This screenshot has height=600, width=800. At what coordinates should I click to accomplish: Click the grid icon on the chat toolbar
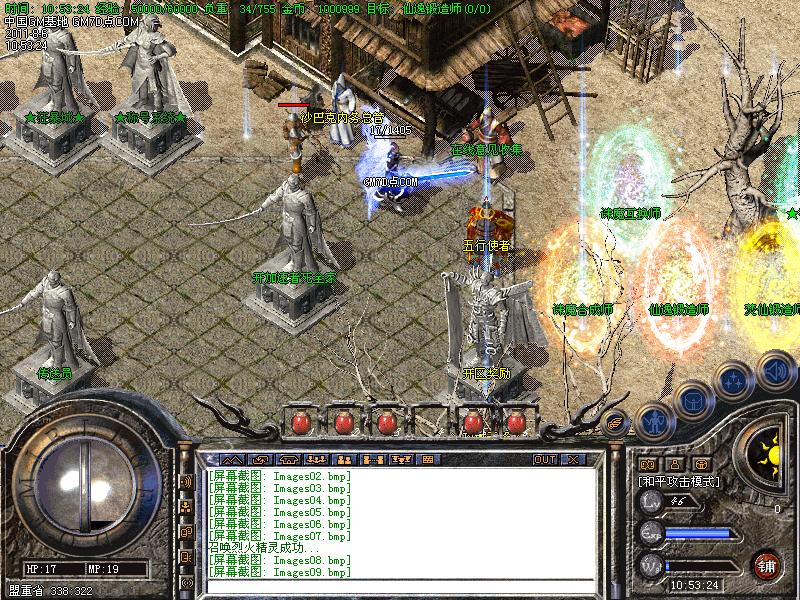pos(427,459)
